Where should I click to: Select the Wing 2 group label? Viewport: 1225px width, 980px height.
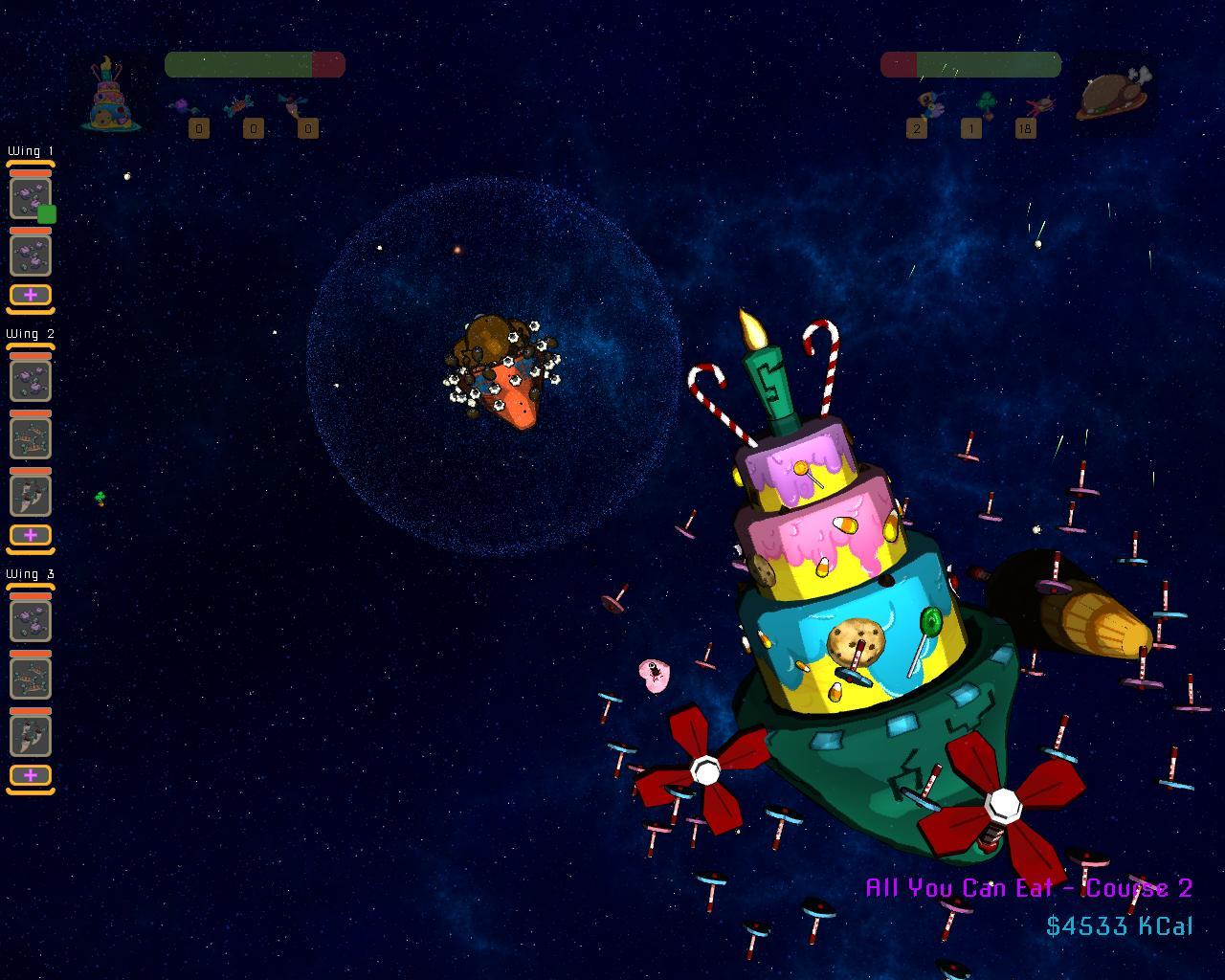click(31, 334)
